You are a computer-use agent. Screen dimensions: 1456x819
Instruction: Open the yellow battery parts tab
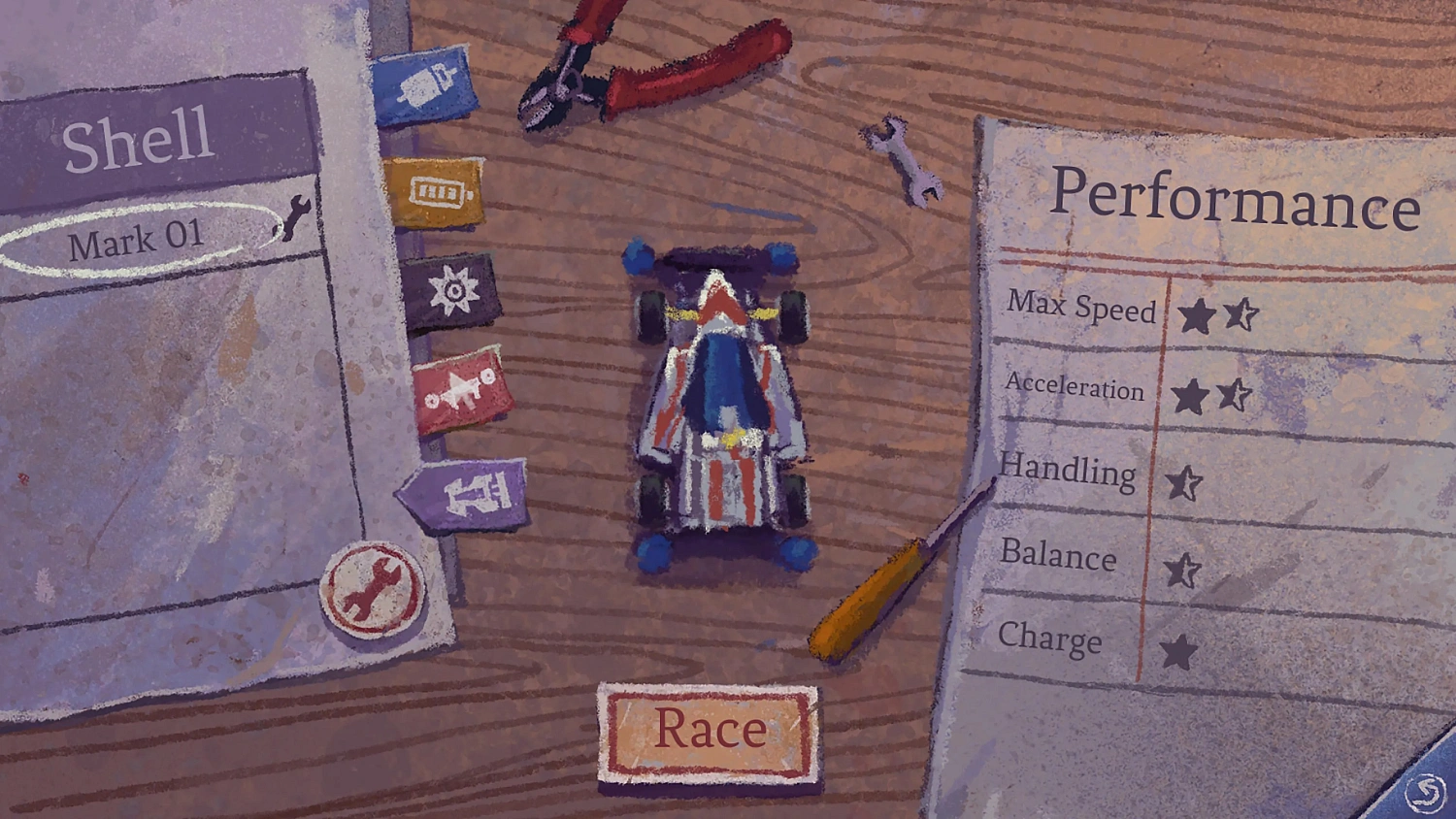click(435, 192)
